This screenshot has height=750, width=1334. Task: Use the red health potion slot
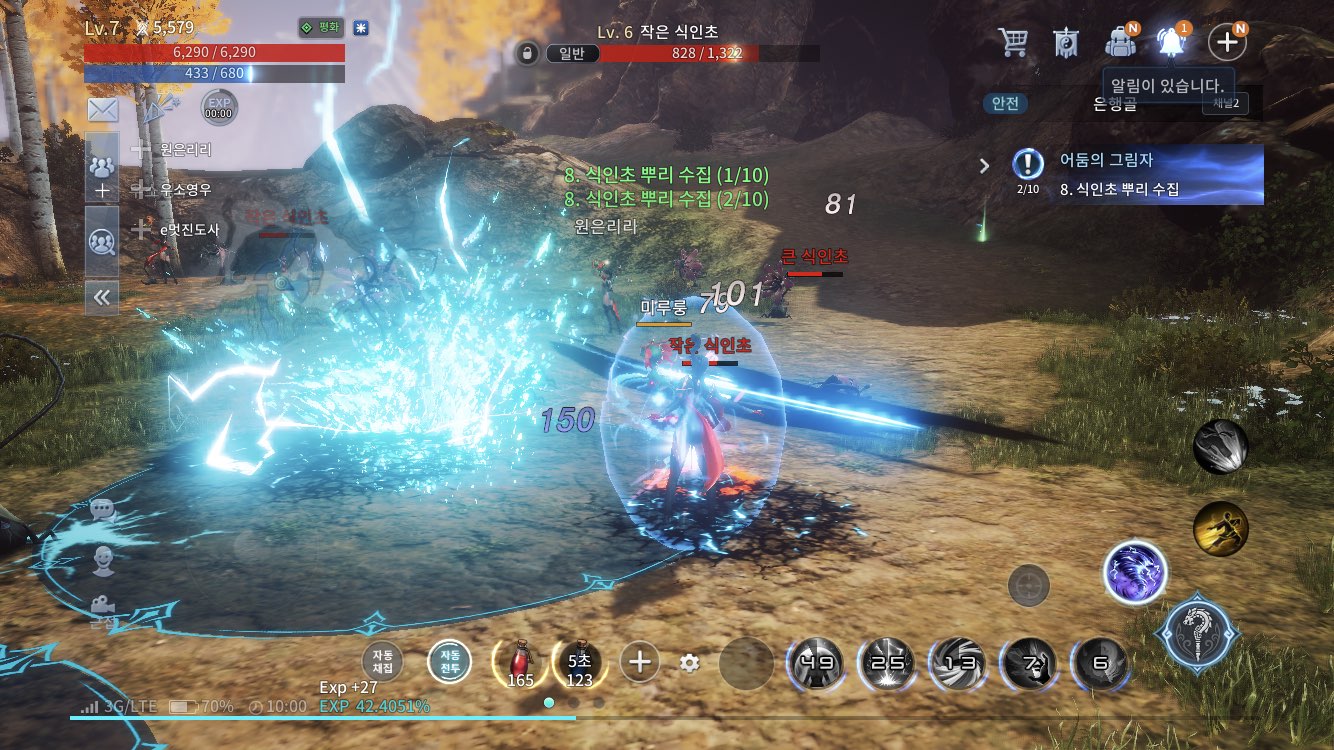518,661
